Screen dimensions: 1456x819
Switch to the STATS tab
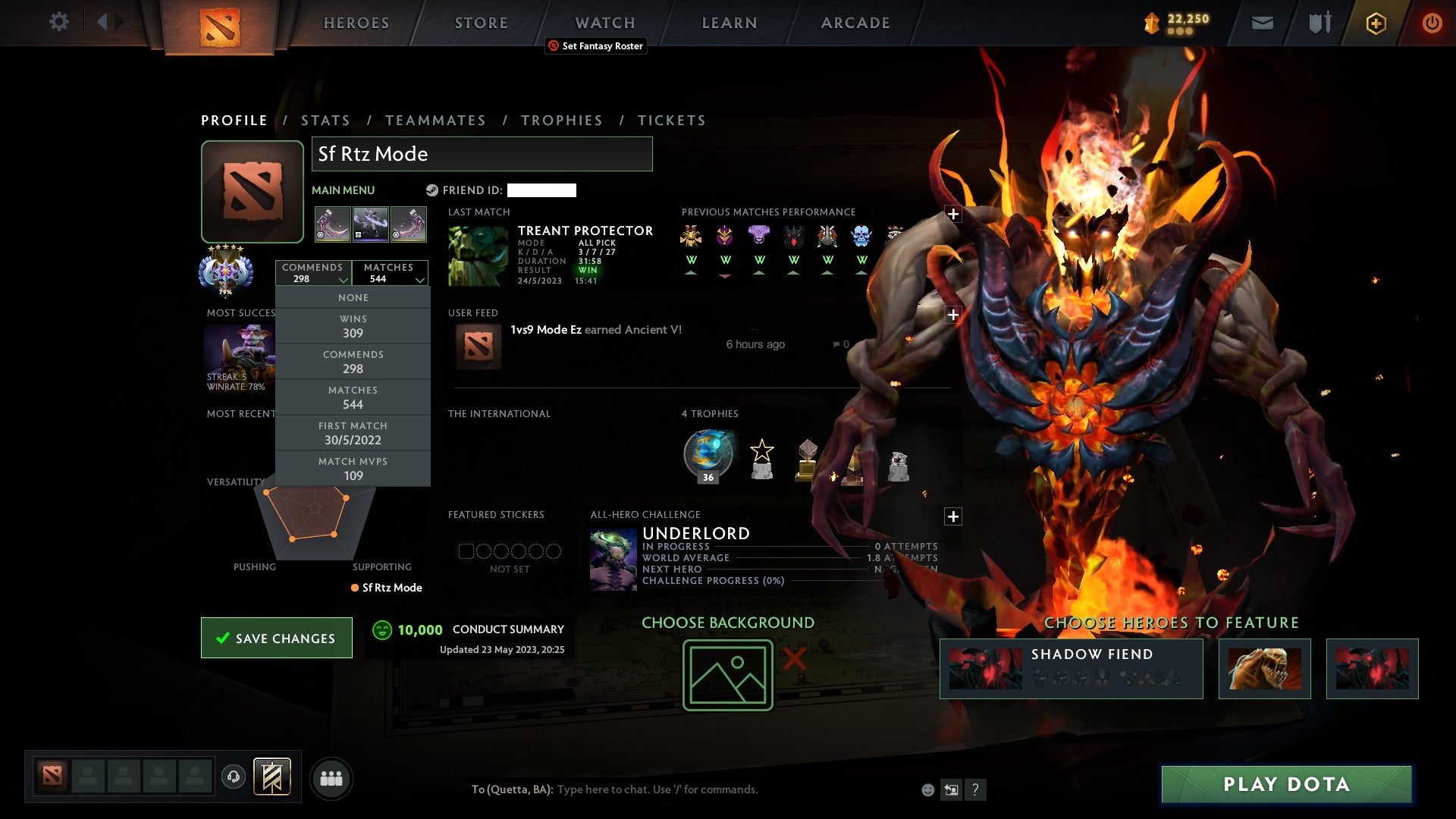tap(325, 120)
